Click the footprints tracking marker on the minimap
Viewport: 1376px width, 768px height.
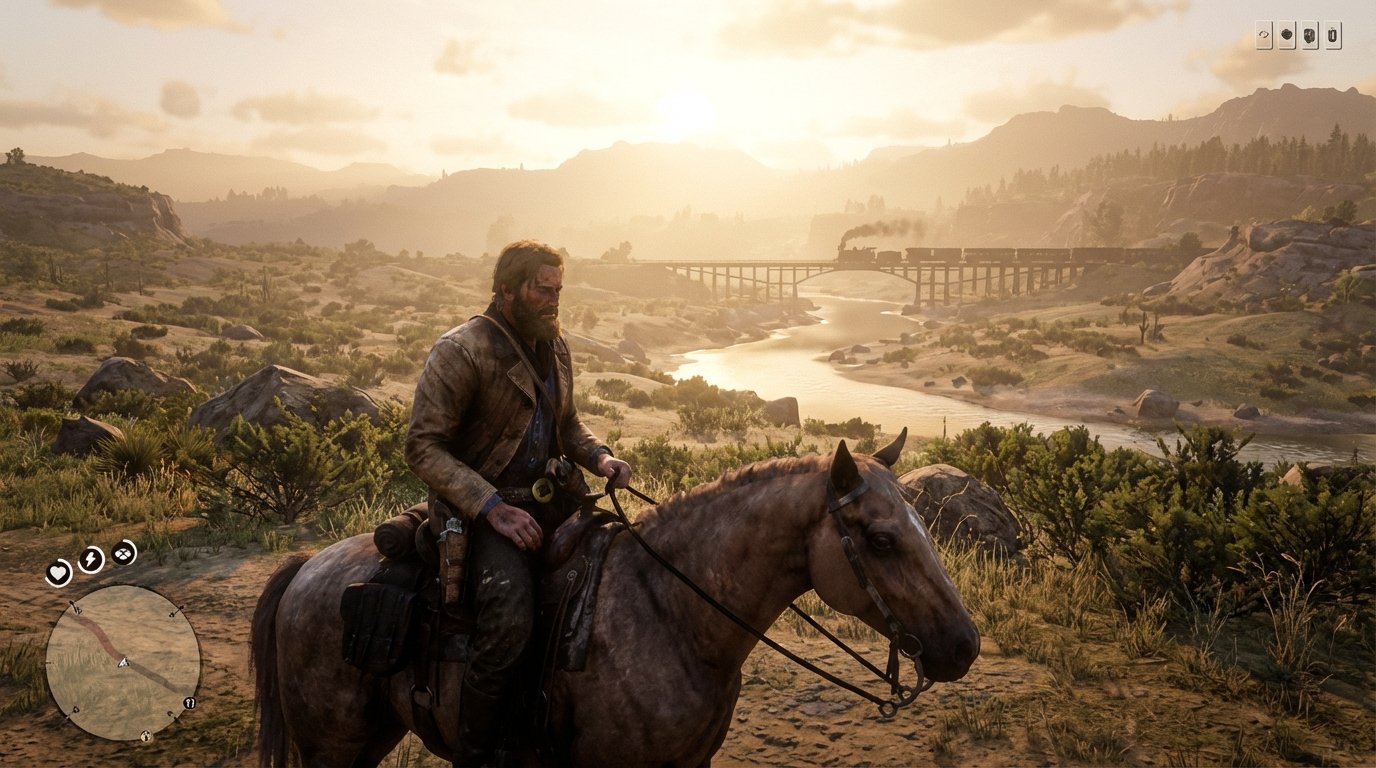click(x=187, y=703)
